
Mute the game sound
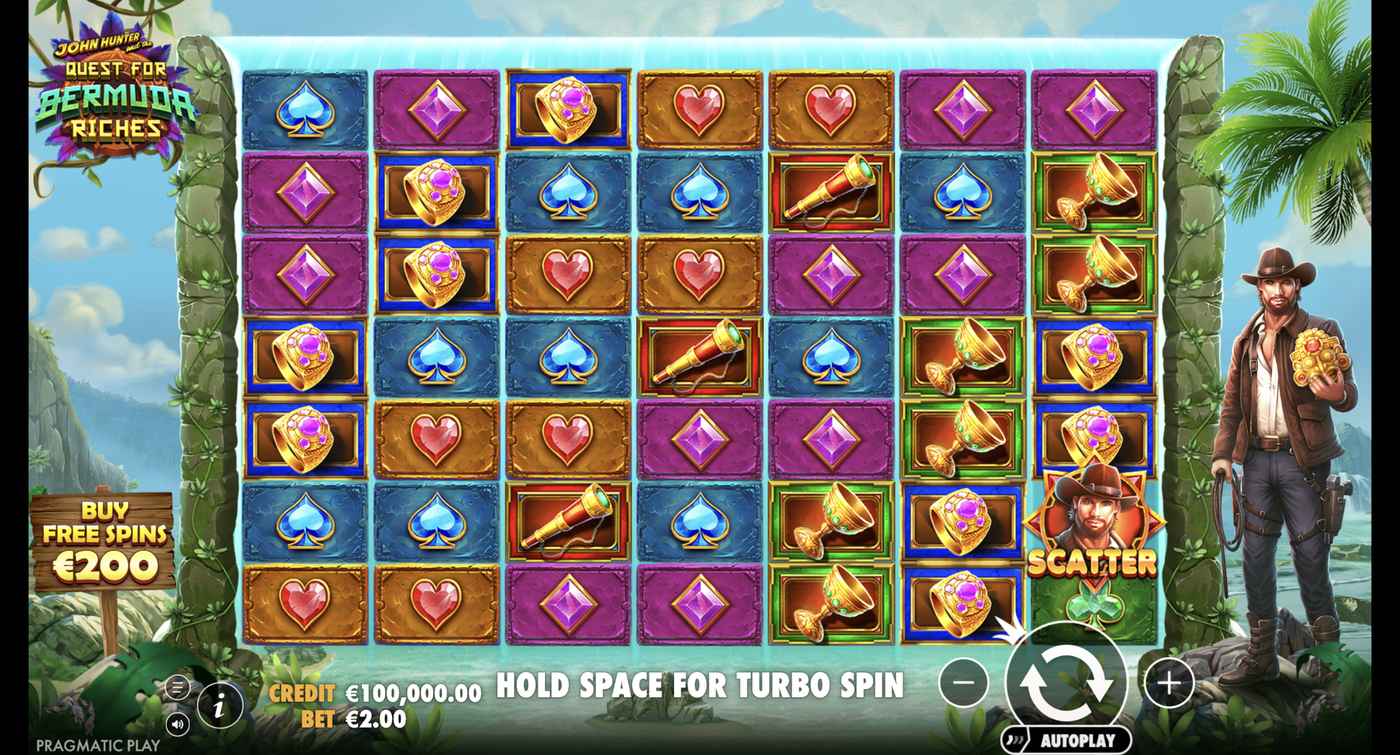click(x=178, y=722)
